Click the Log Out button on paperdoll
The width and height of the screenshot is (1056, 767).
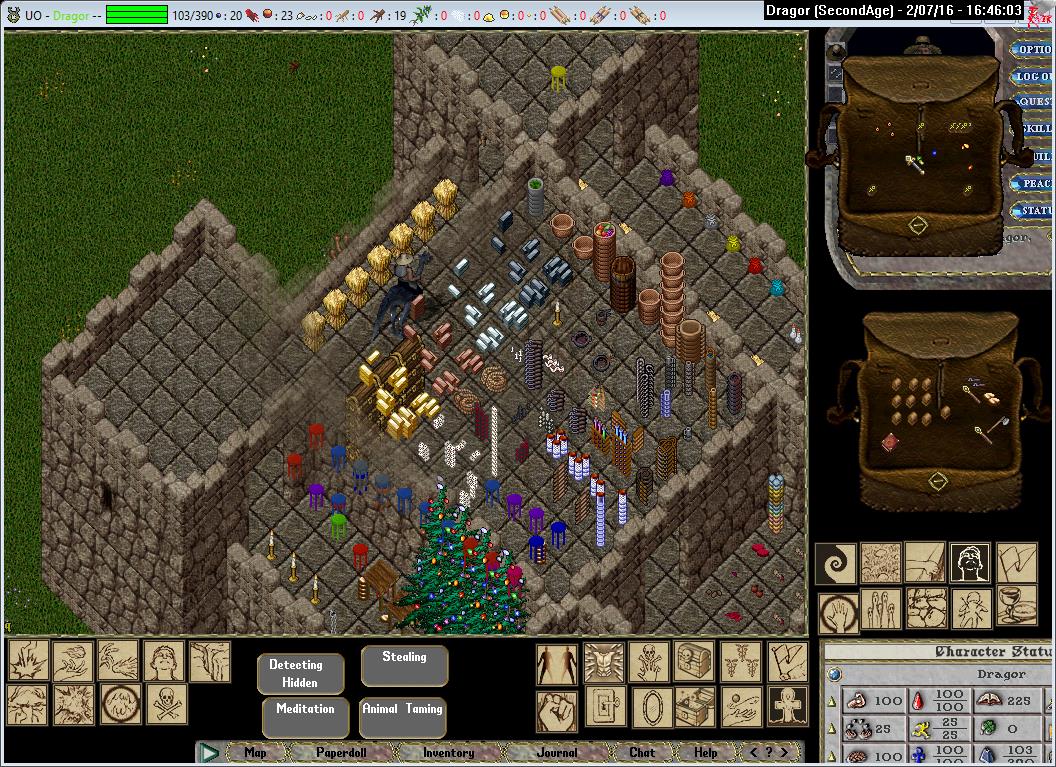point(1034,76)
